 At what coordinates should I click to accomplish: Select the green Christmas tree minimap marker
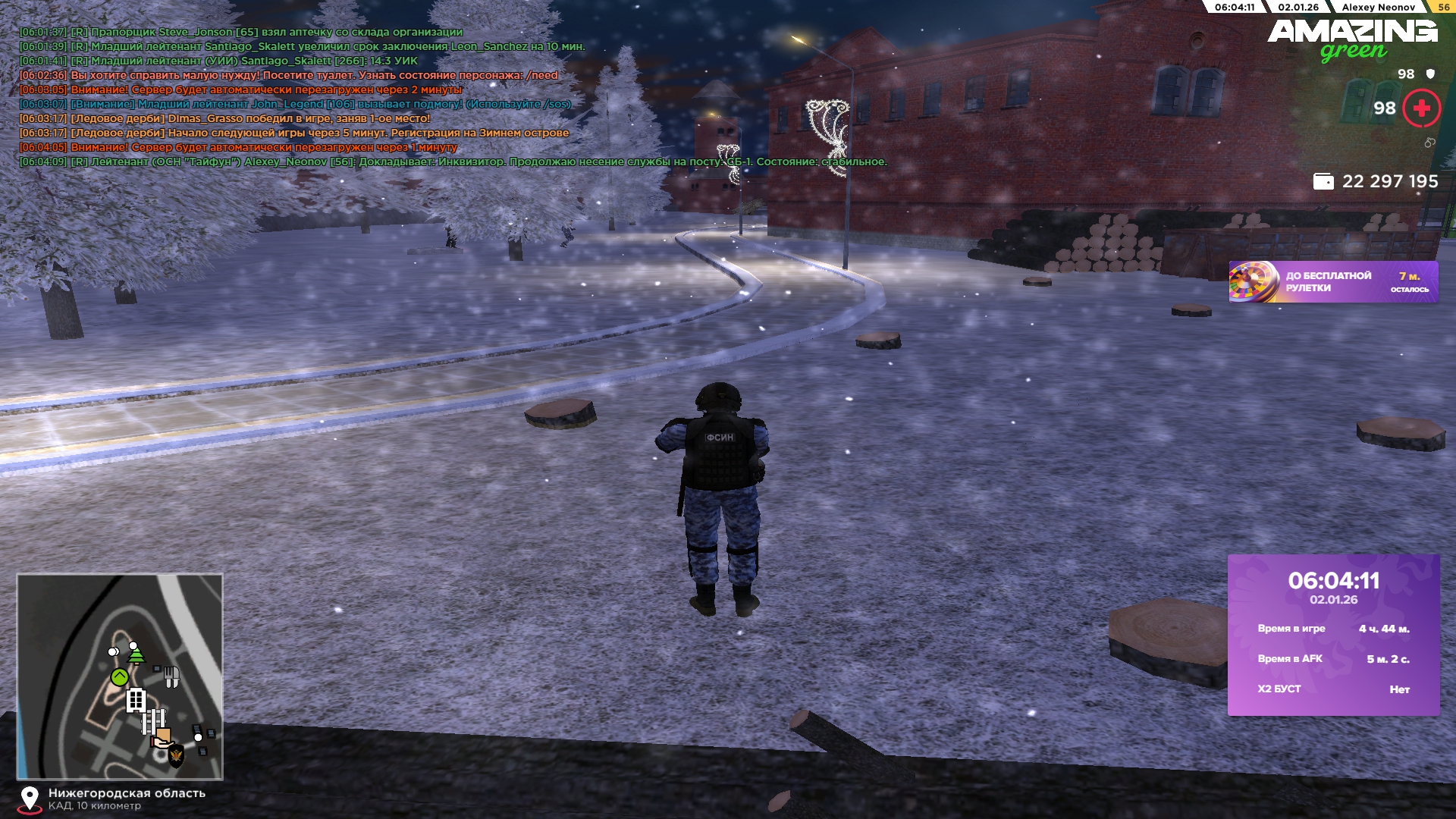click(136, 654)
